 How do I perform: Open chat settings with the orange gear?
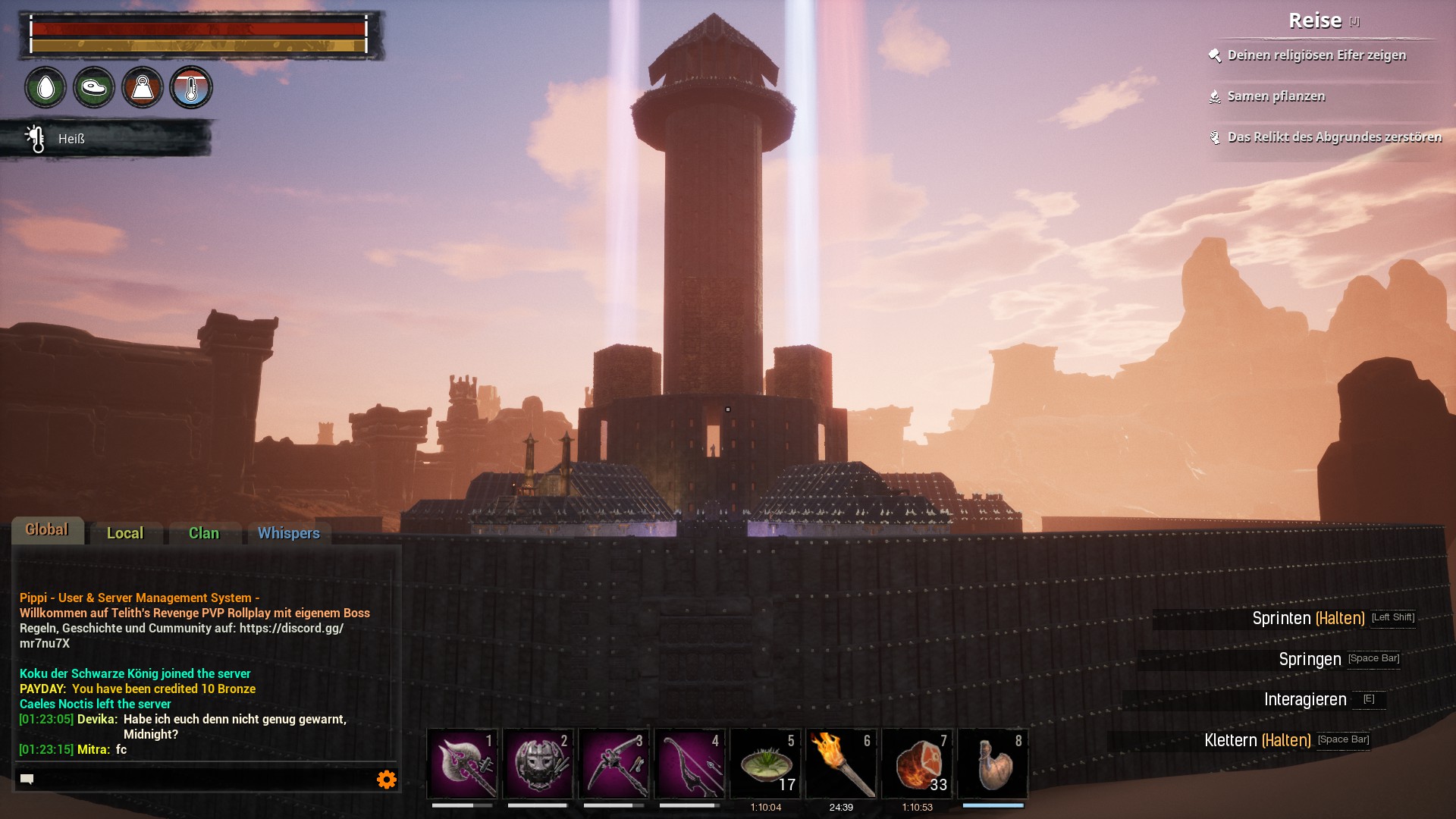coord(387,780)
